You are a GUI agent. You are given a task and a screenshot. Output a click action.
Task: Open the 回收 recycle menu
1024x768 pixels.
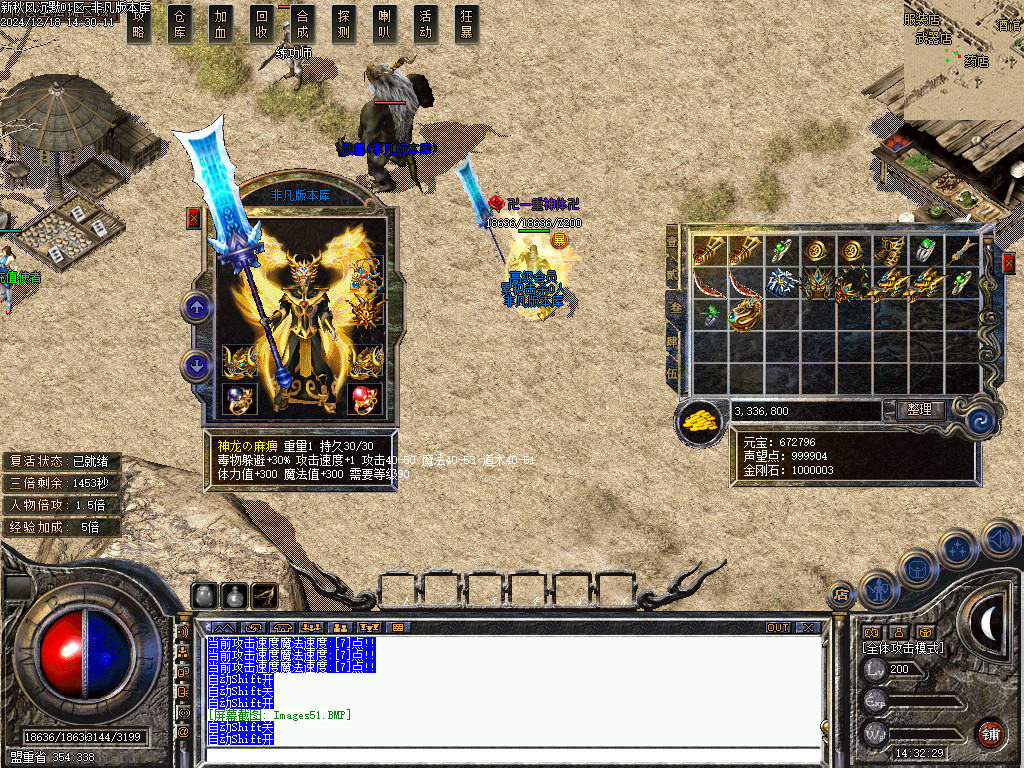click(x=262, y=24)
